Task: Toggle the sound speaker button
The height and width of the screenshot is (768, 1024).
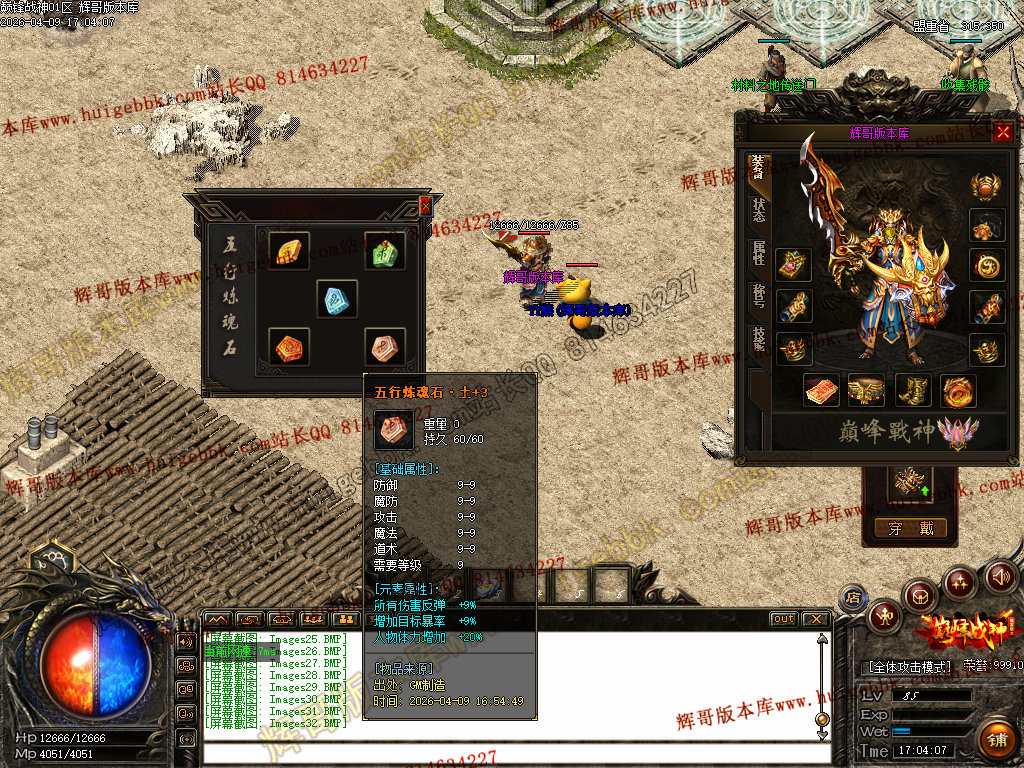Action: click(x=1001, y=576)
